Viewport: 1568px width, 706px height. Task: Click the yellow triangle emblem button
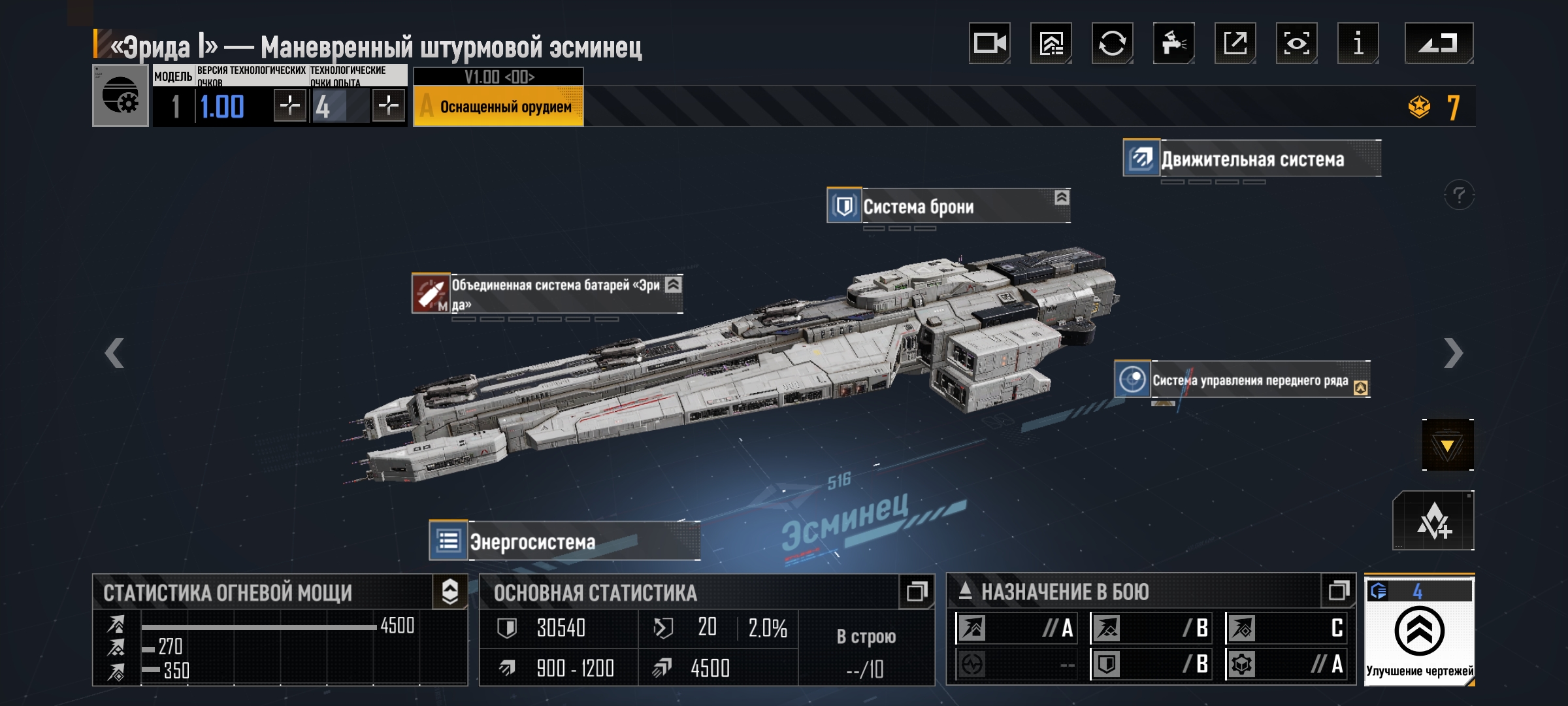coord(1447,445)
